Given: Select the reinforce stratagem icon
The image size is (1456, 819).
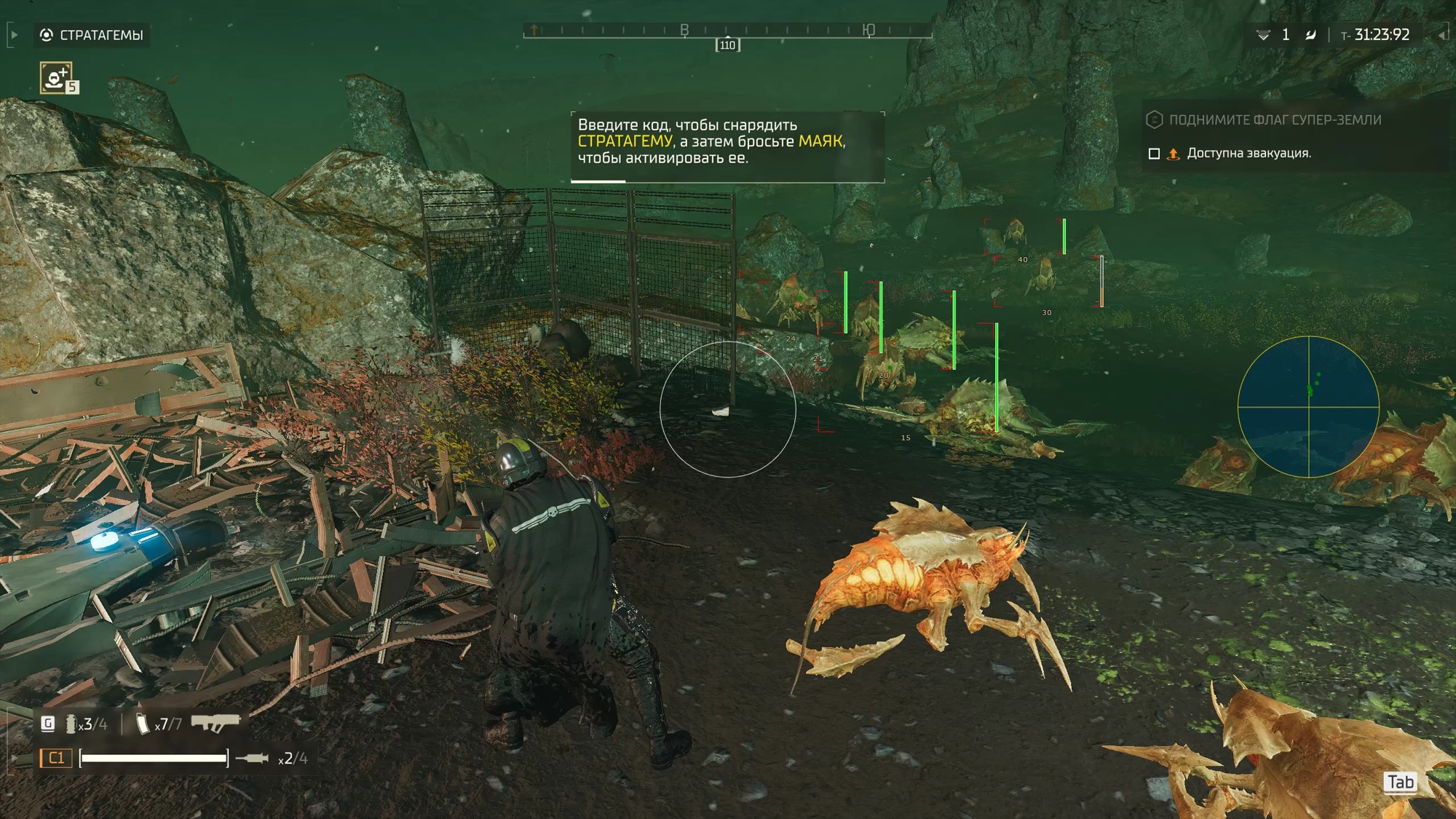Looking at the screenshot, I should [56, 77].
